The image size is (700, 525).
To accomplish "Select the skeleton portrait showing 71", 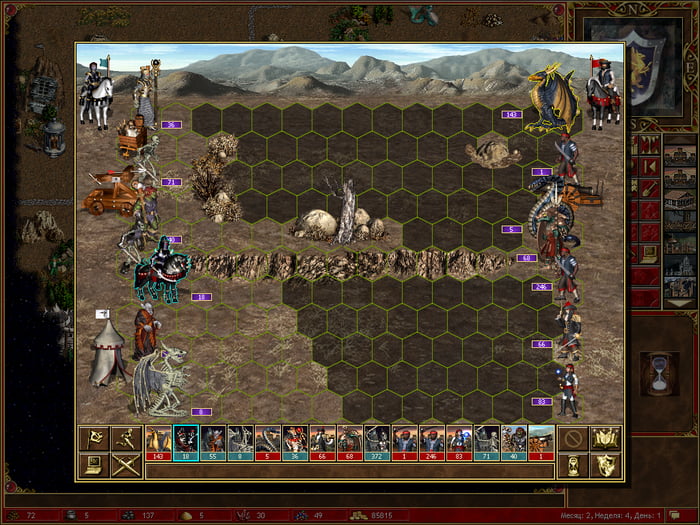I will tap(485, 442).
